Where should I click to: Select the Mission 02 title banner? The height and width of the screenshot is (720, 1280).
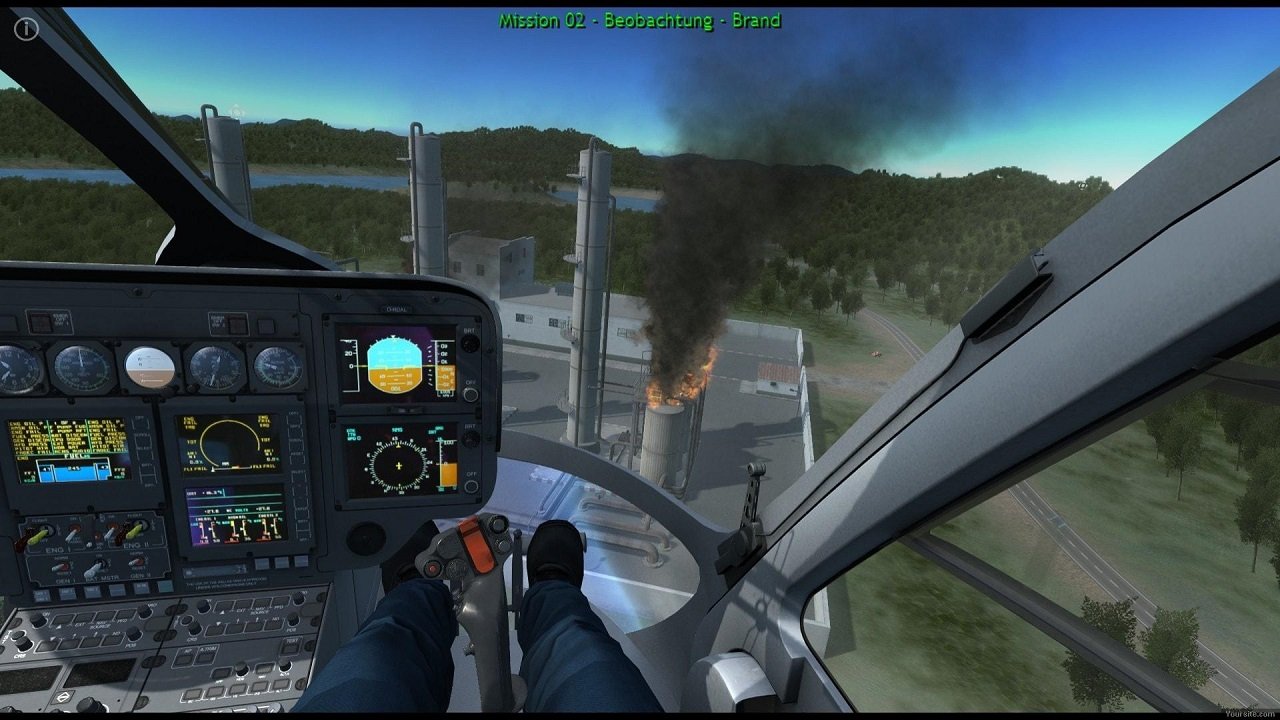pyautogui.click(x=640, y=20)
